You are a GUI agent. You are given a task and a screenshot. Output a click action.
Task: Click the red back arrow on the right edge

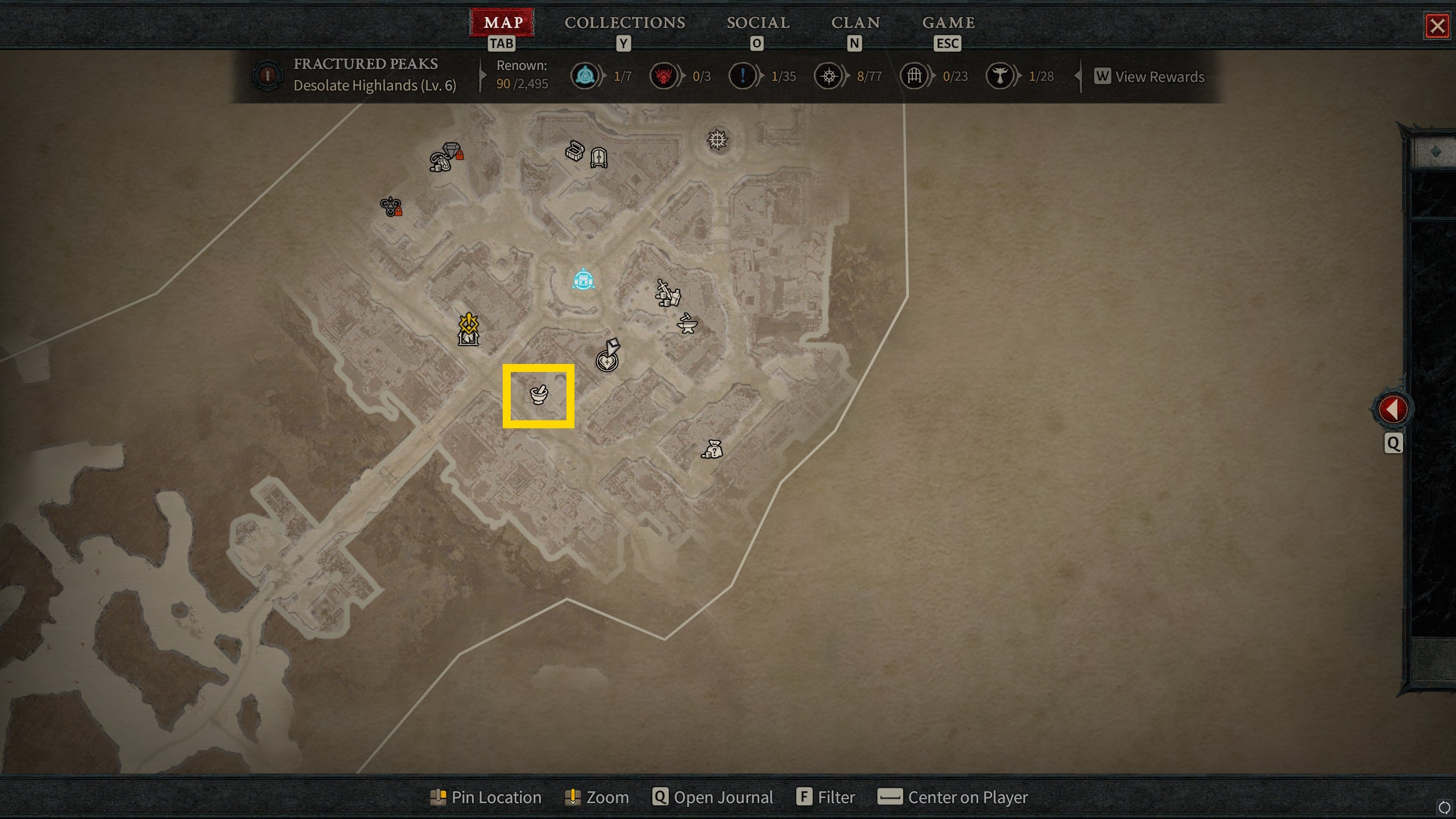tap(1393, 407)
